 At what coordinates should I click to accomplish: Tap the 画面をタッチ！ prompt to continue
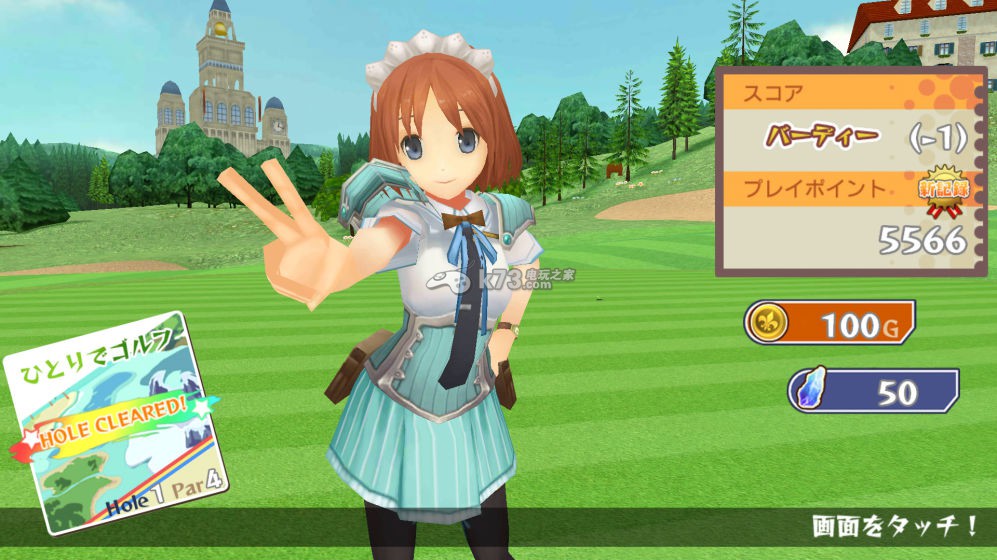click(x=895, y=526)
